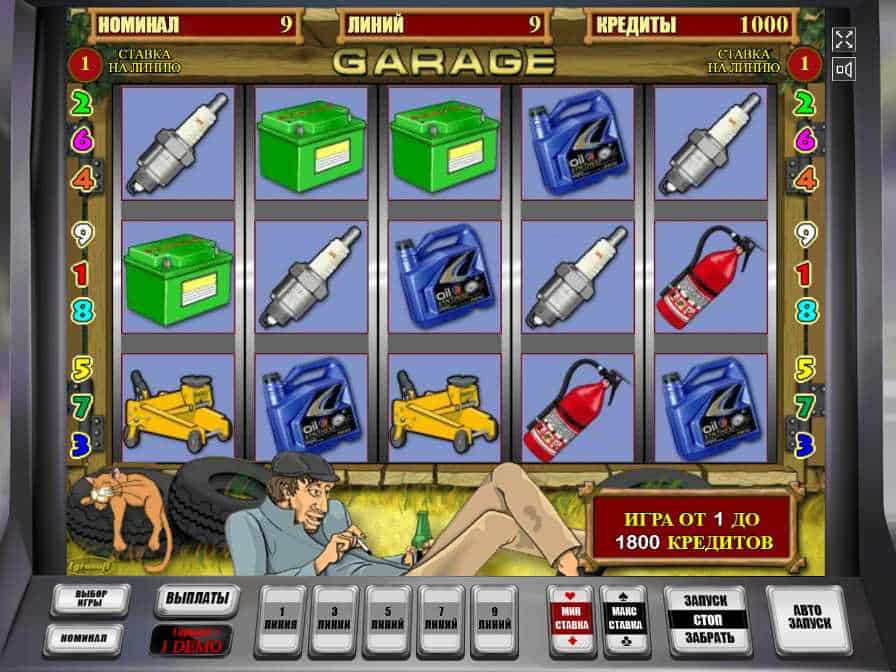
Task: Choose the 9 ЛИНИЙ button
Action: coord(493,620)
